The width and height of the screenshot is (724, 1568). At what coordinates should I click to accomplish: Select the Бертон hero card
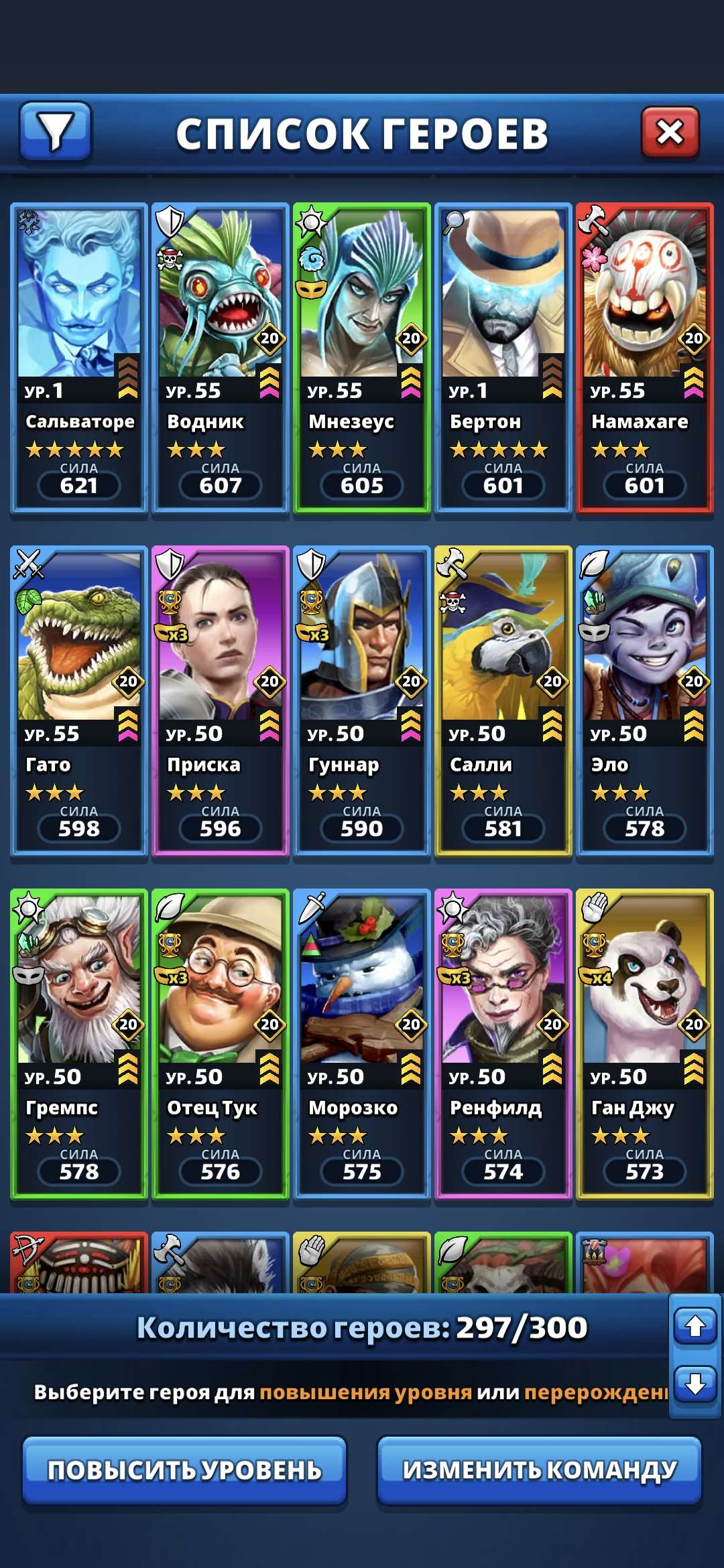point(503,358)
